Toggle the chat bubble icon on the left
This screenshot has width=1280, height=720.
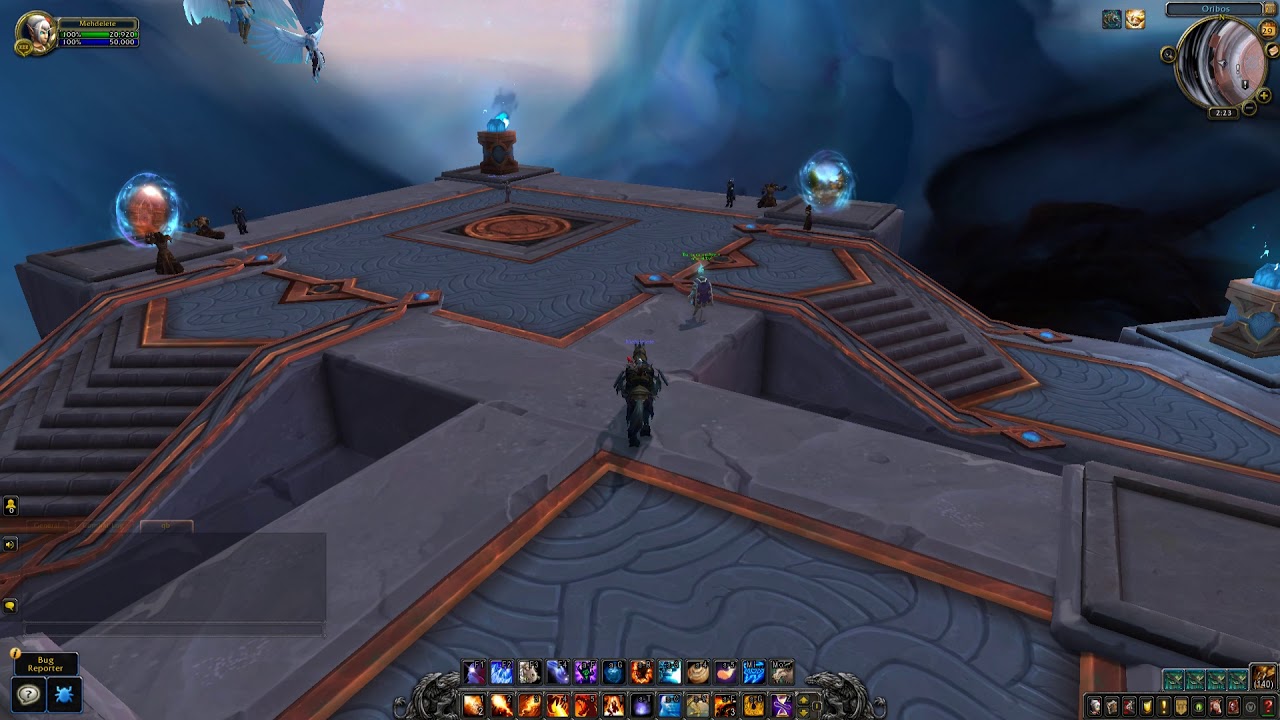(x=9, y=604)
